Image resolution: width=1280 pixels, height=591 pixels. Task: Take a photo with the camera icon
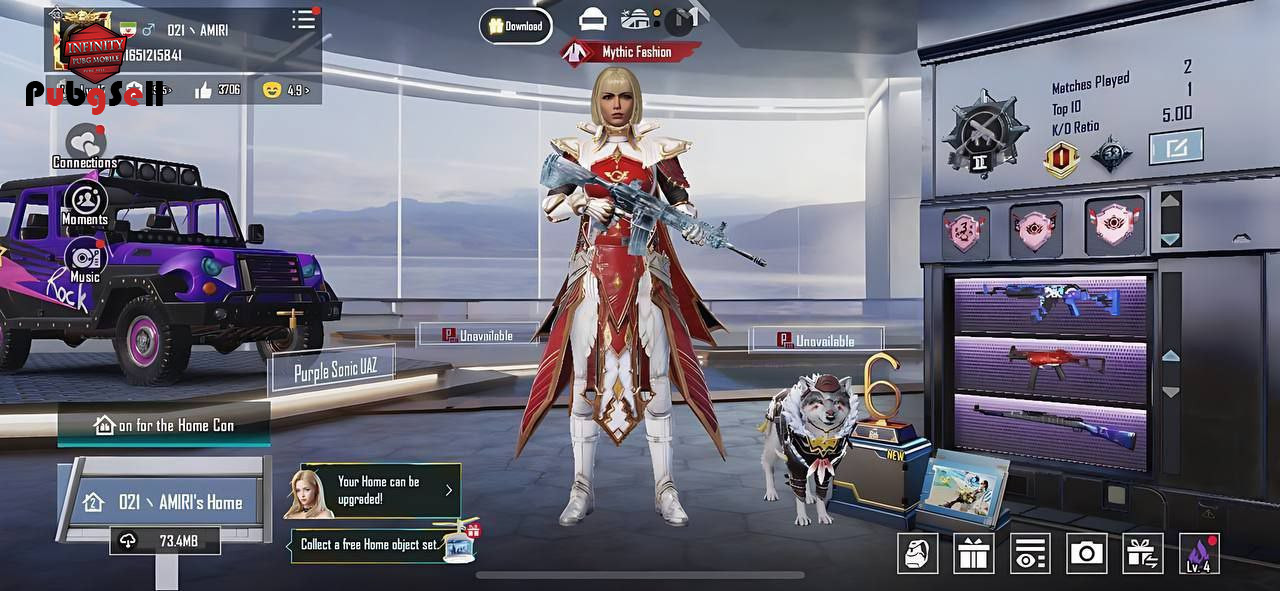pyautogui.click(x=1086, y=553)
